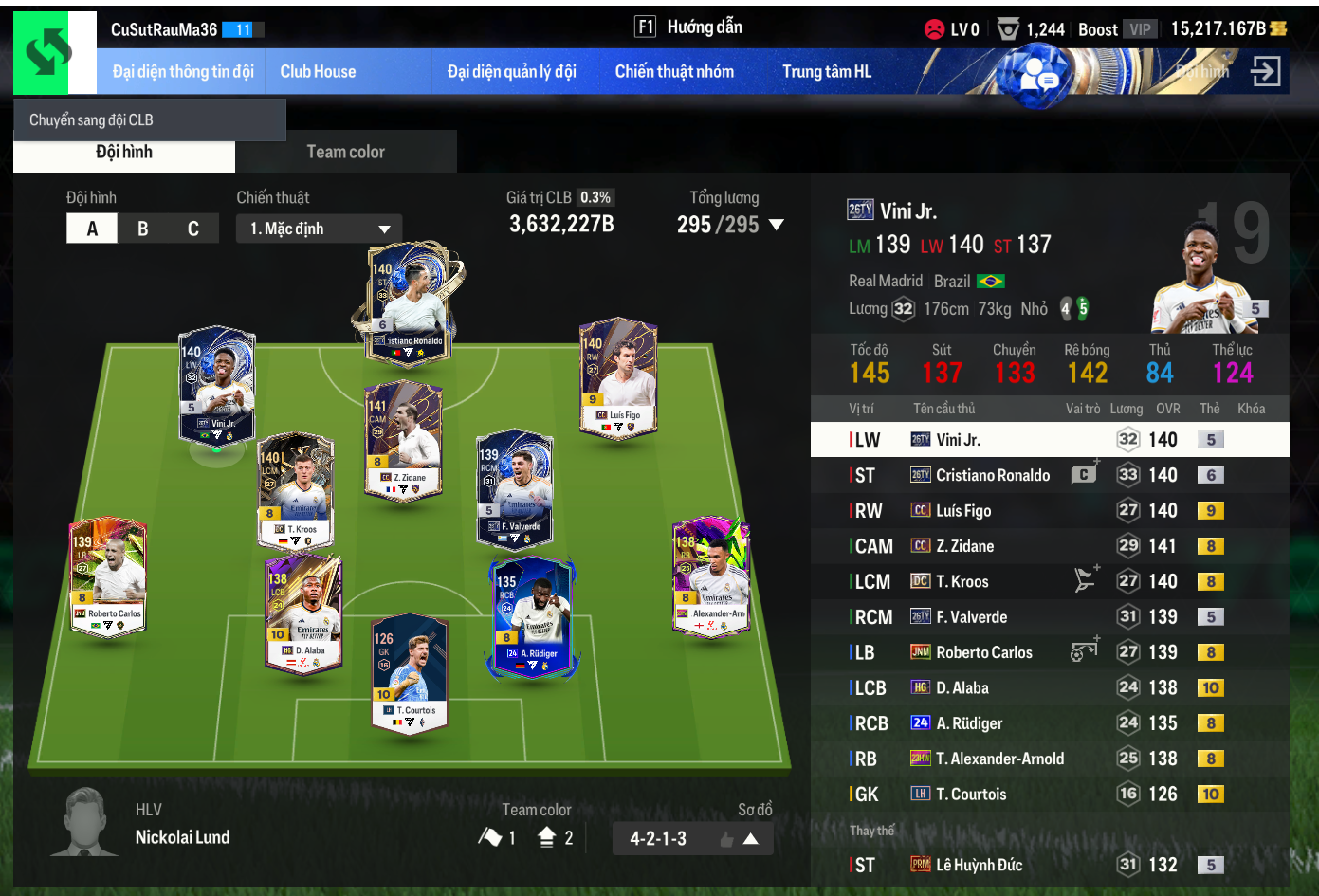The width and height of the screenshot is (1319, 896).
Task: Open the F1 Hướng dẫn guide
Action: [688, 27]
